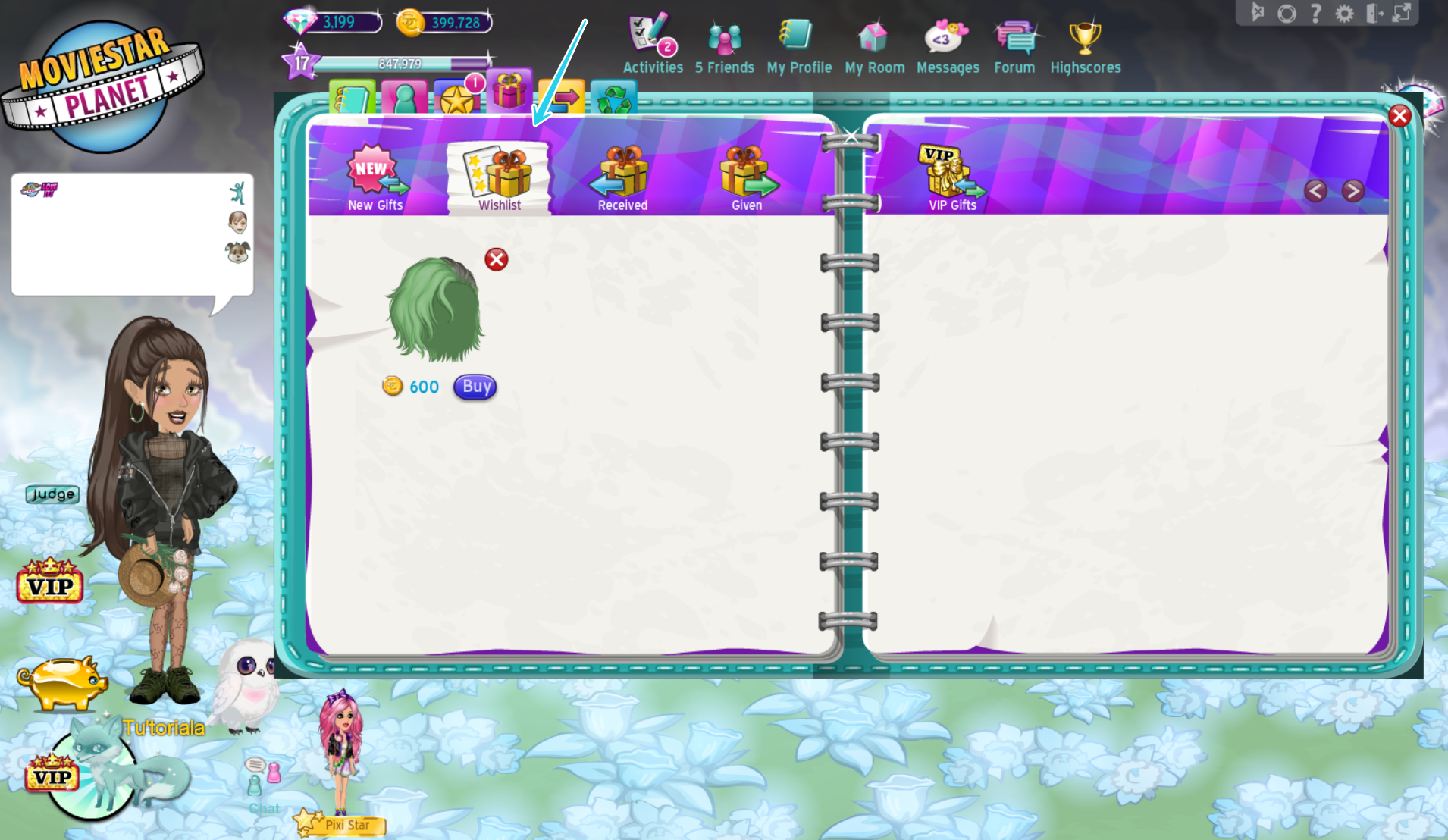1448x840 pixels.
Task: Go to the previous VIP Gifts page
Action: (x=1315, y=191)
